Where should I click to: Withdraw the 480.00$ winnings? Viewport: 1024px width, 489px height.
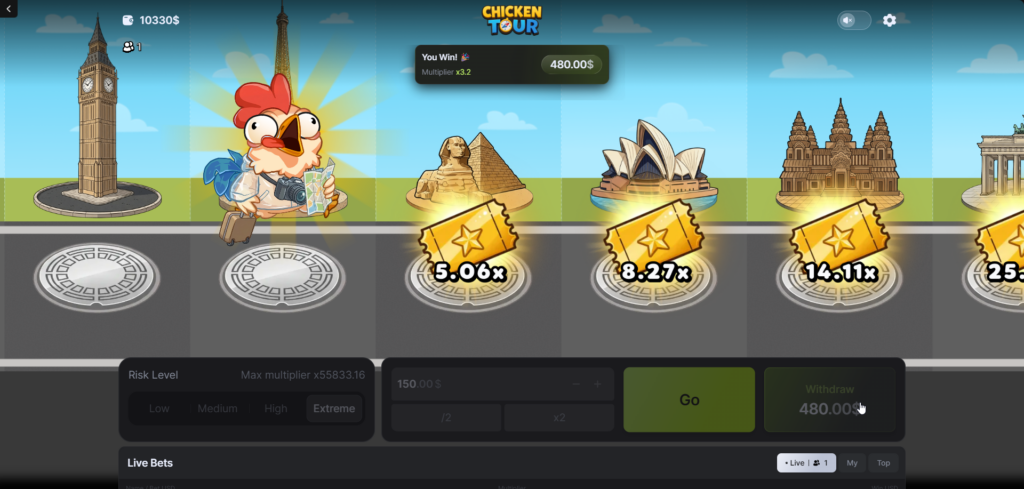click(x=830, y=400)
